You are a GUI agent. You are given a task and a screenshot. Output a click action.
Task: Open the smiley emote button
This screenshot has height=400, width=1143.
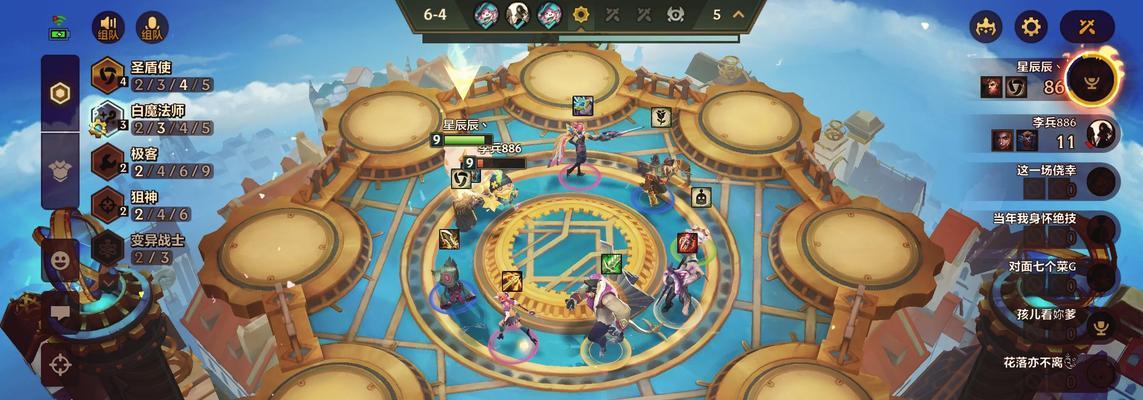60,260
